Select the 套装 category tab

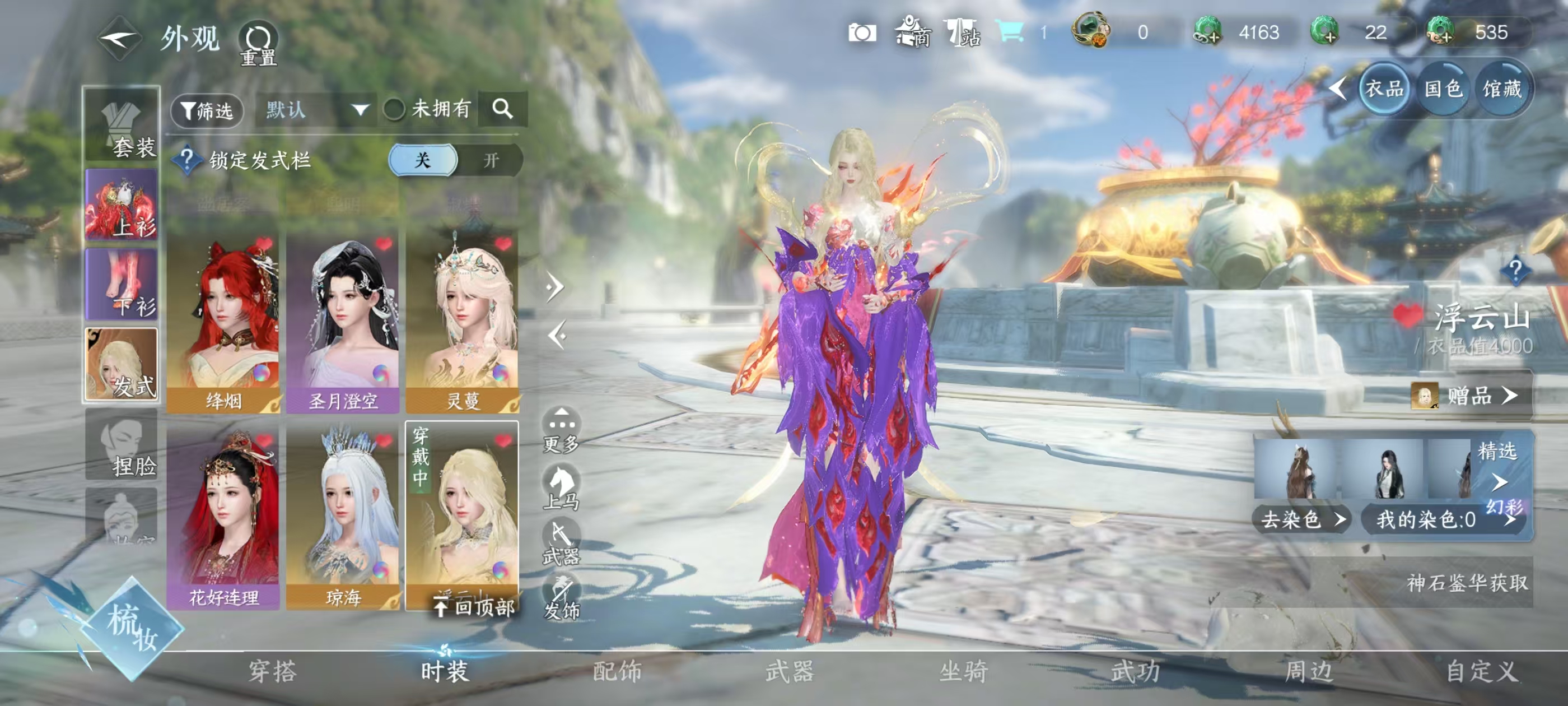click(122, 127)
